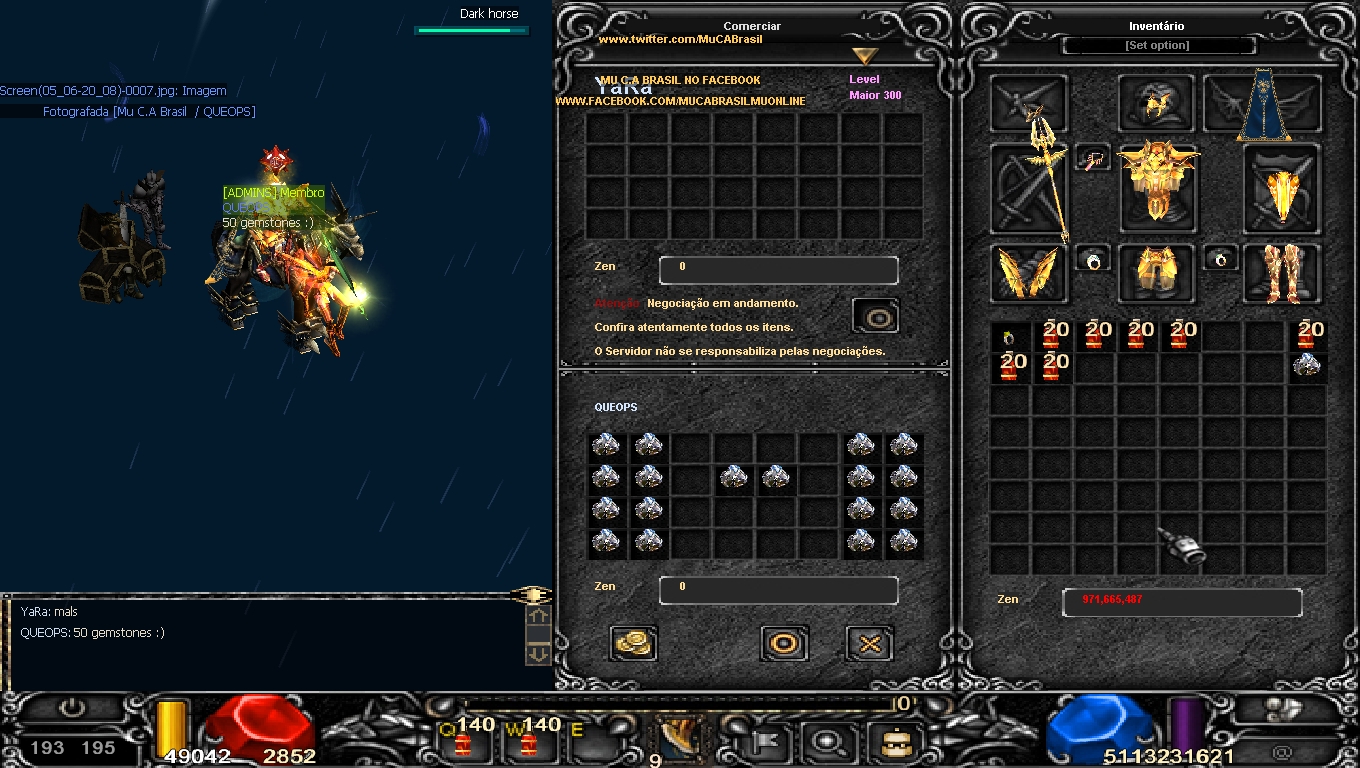Confirm the trade with the circle button
Screen dimensions: 1360x768
coord(784,643)
